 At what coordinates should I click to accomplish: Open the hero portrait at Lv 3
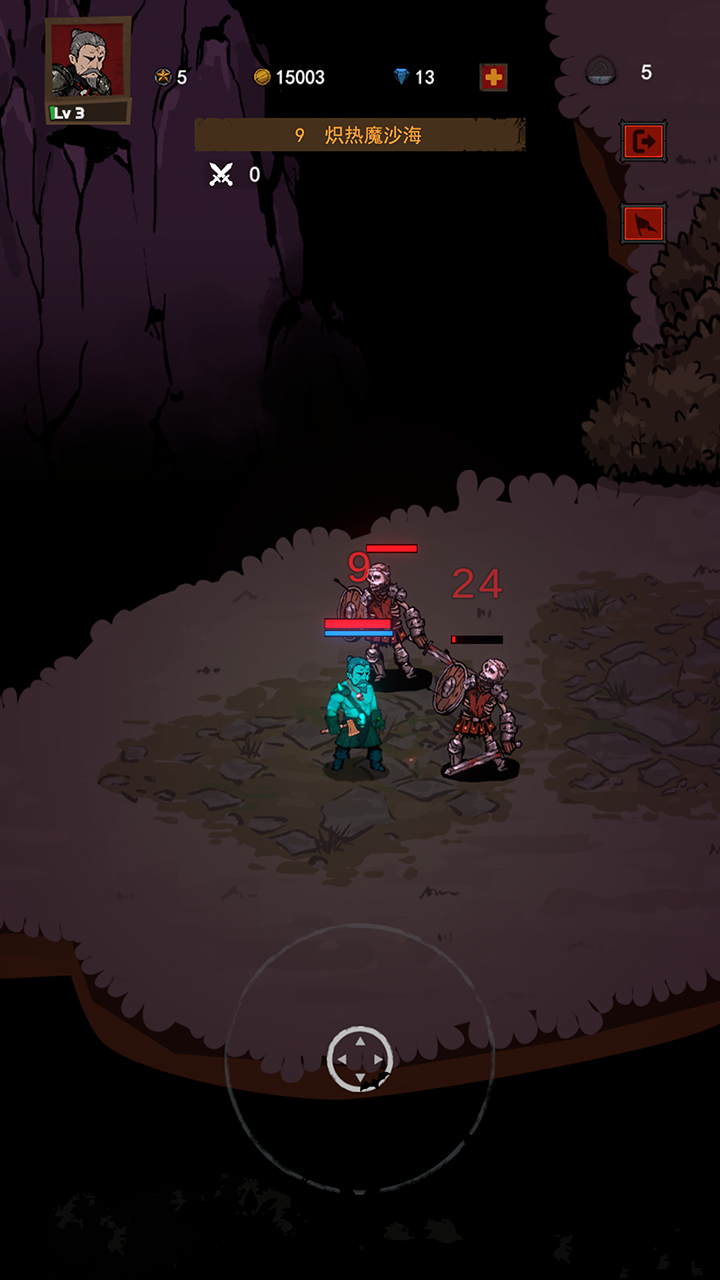click(88, 68)
